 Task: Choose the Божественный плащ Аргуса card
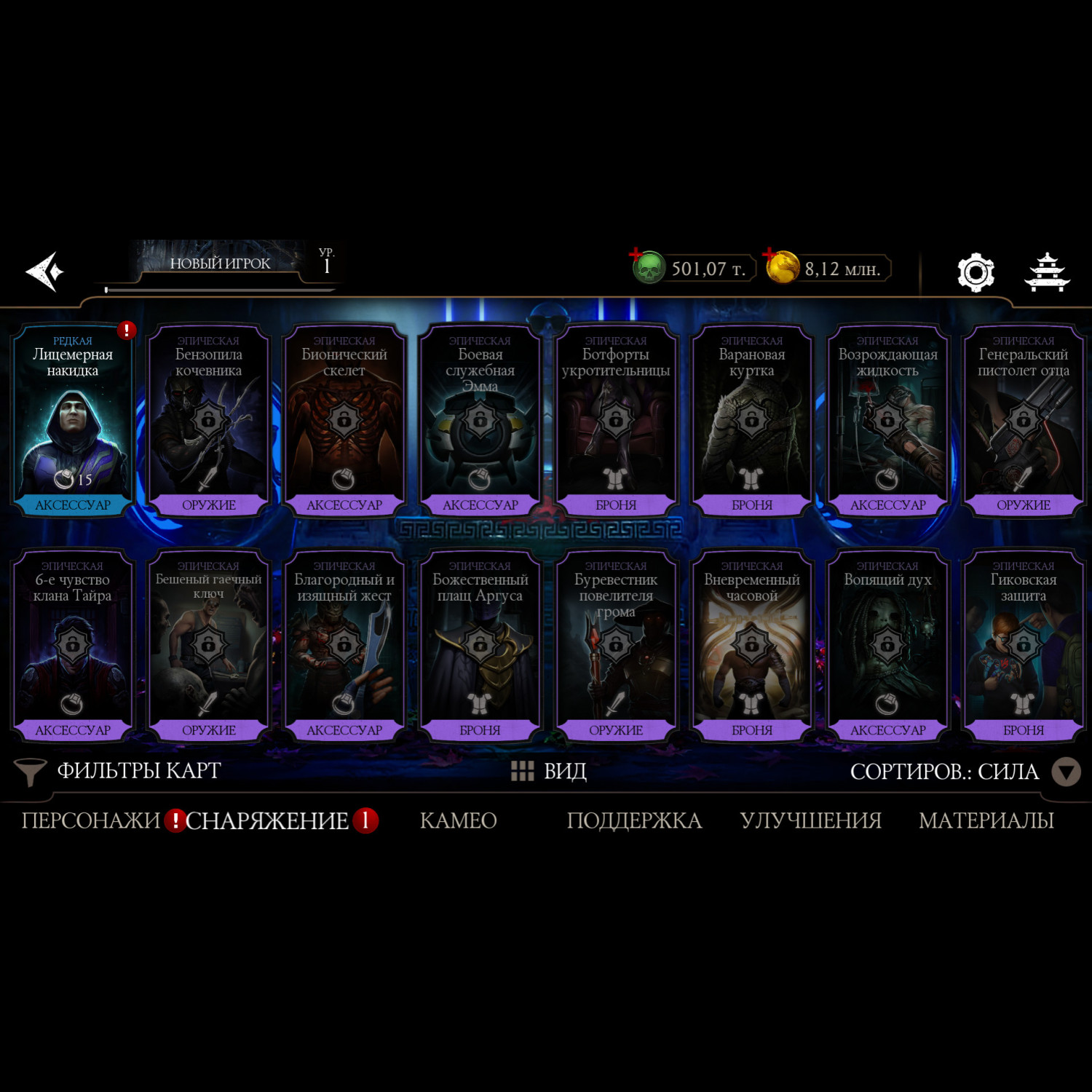(x=480, y=645)
